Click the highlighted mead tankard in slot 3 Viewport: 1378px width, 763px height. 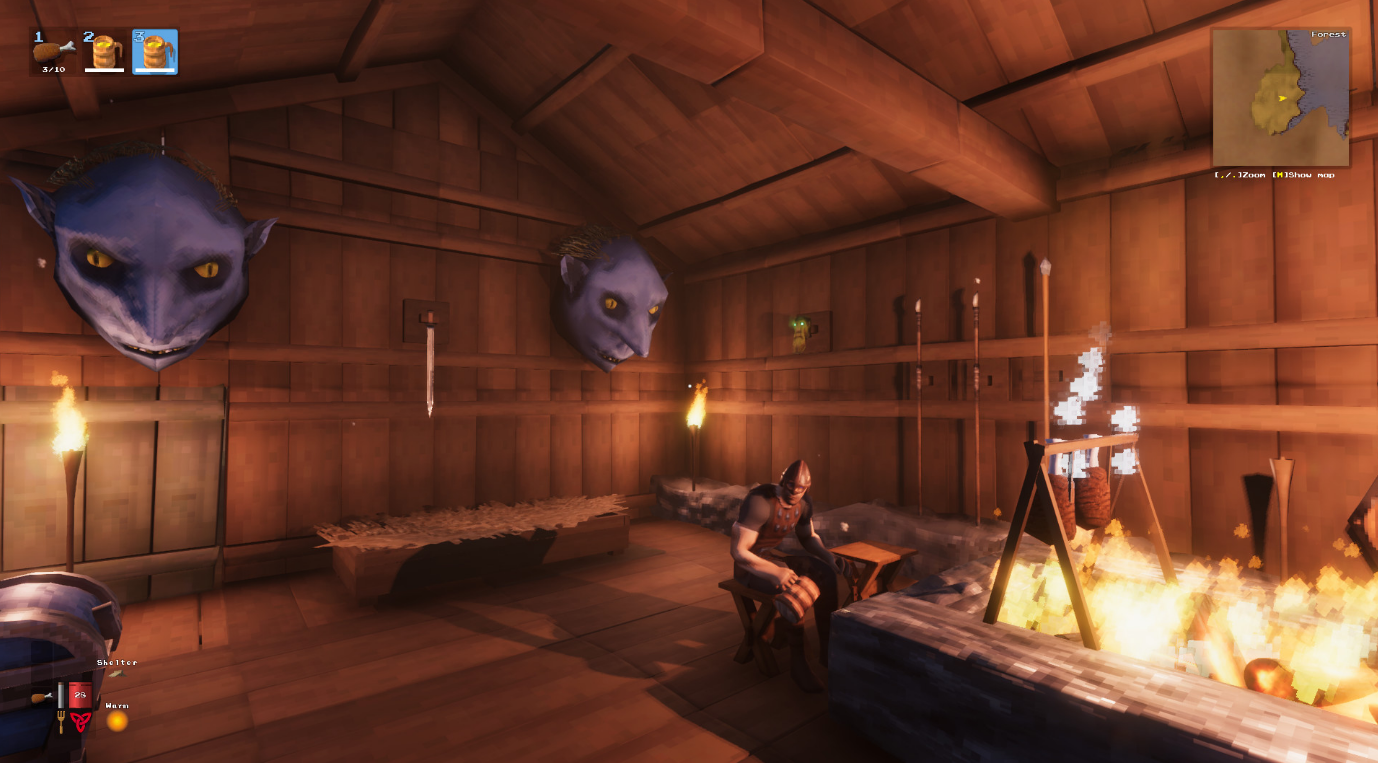155,51
